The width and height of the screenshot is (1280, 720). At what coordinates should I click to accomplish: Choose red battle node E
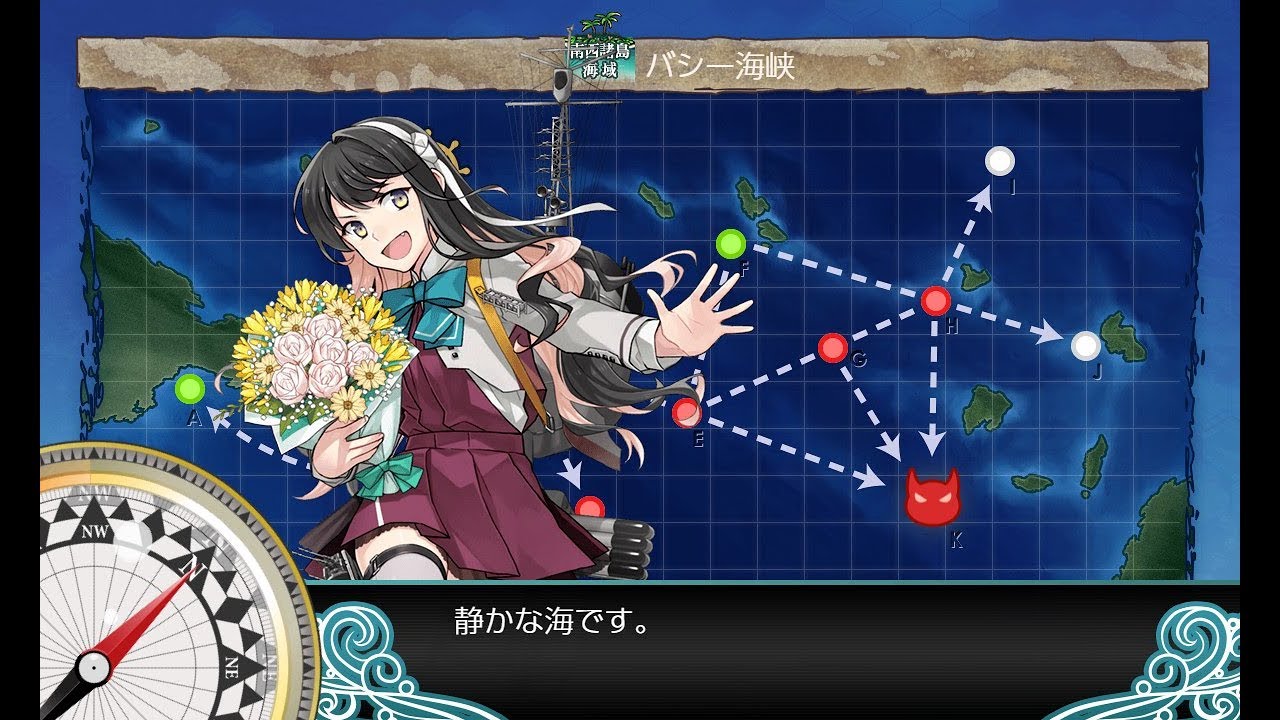pos(686,411)
